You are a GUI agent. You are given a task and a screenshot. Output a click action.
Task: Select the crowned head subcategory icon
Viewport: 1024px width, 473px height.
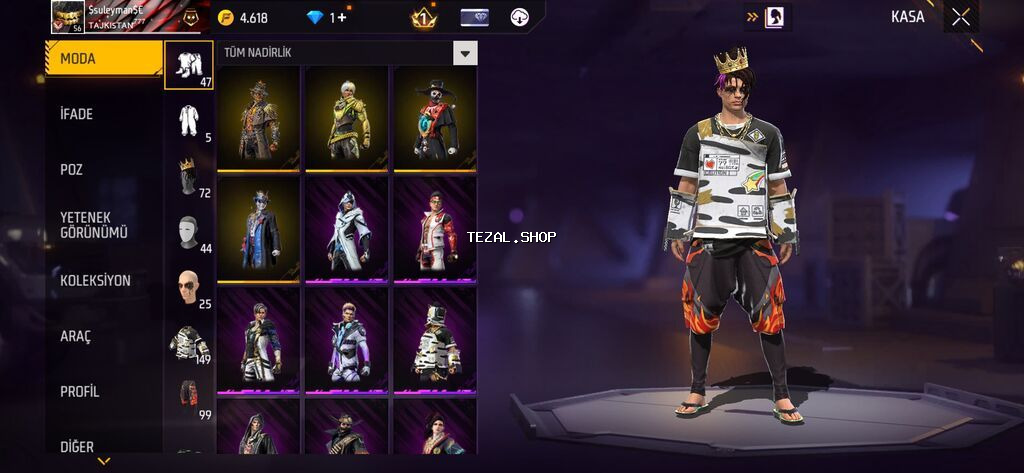pyautogui.click(x=188, y=175)
